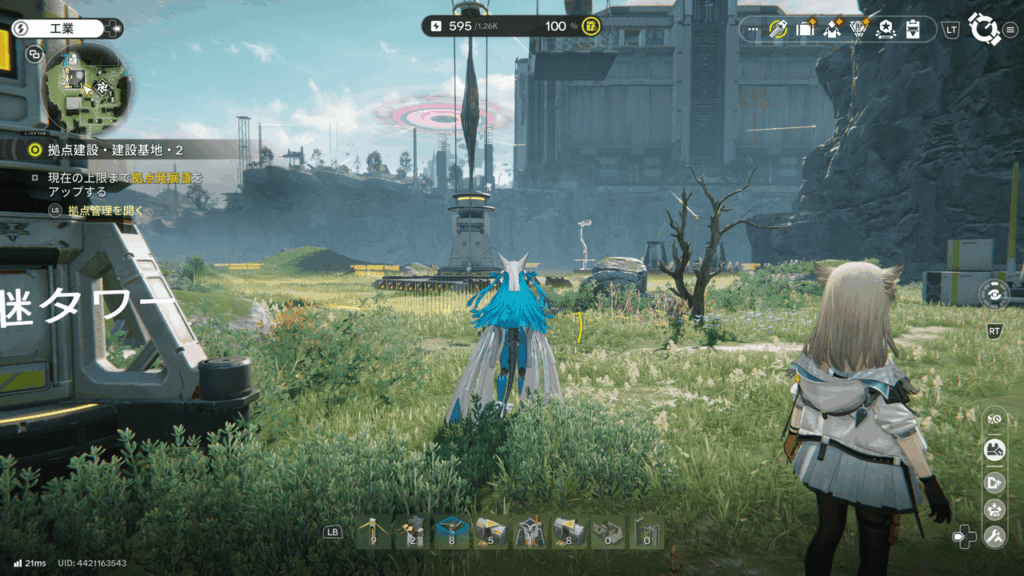Viewport: 1024px width, 576px height.
Task: Select the yellow-highlighted tool icon in top bar
Action: pos(779,29)
